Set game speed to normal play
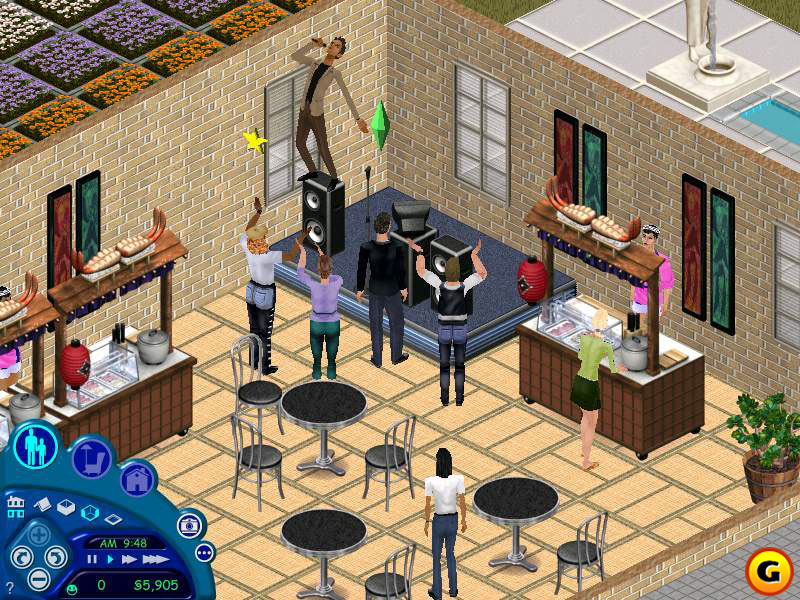Image resolution: width=800 pixels, height=600 pixels. click(x=109, y=560)
